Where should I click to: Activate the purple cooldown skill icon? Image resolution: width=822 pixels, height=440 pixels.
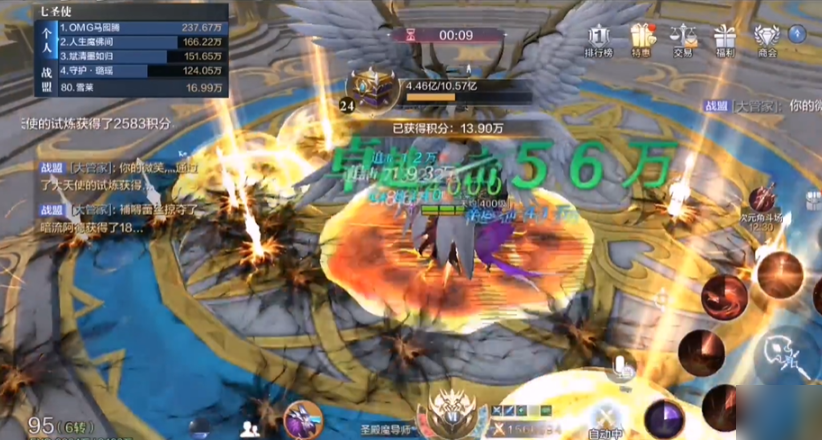[663, 418]
